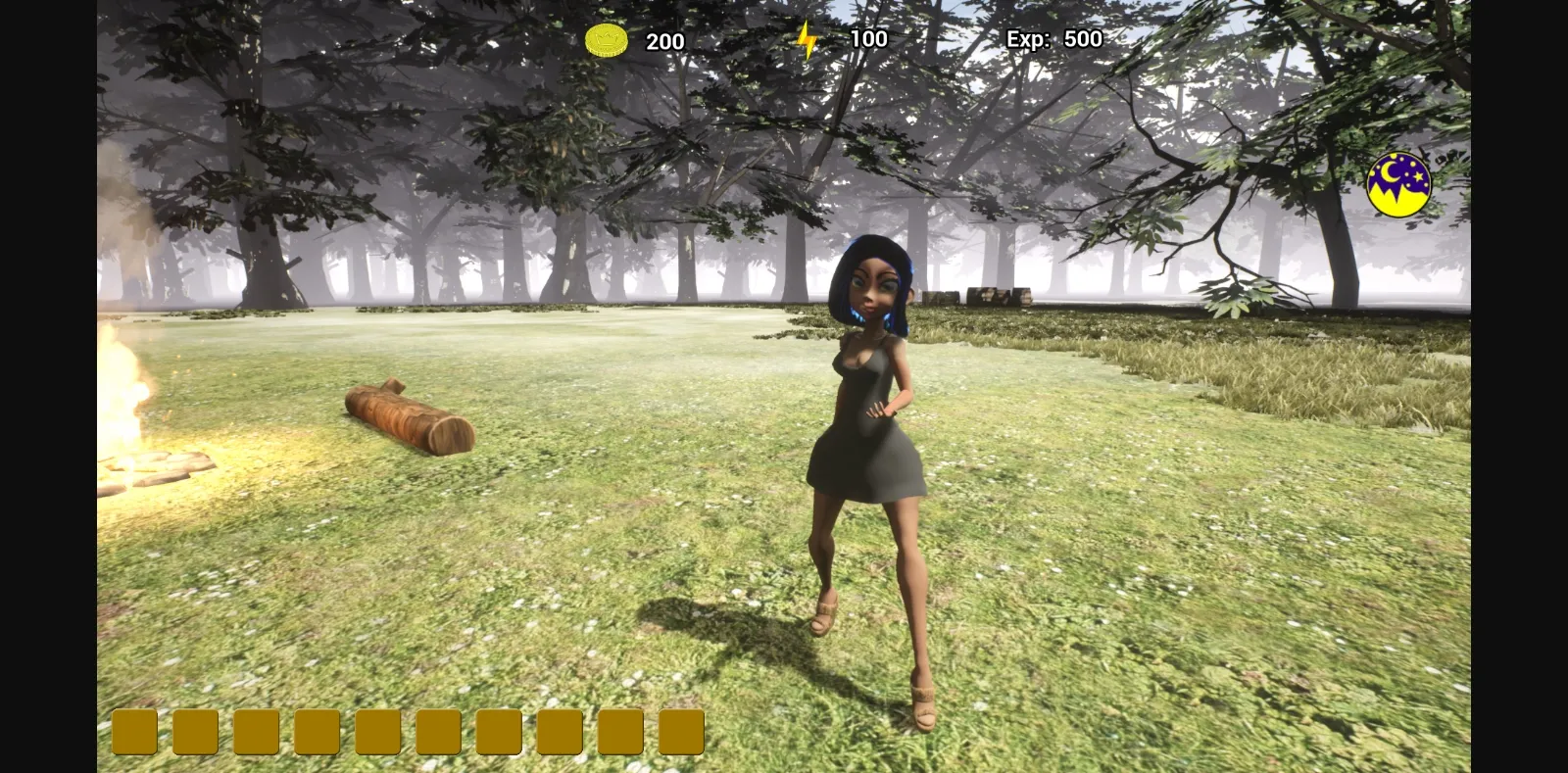1568x773 pixels.
Task: Open the fourth inventory slot
Action: click(x=316, y=730)
